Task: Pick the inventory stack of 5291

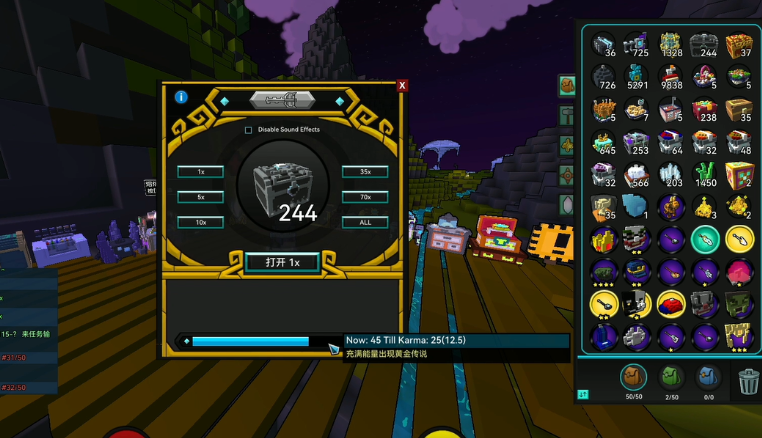Action: 638,77
